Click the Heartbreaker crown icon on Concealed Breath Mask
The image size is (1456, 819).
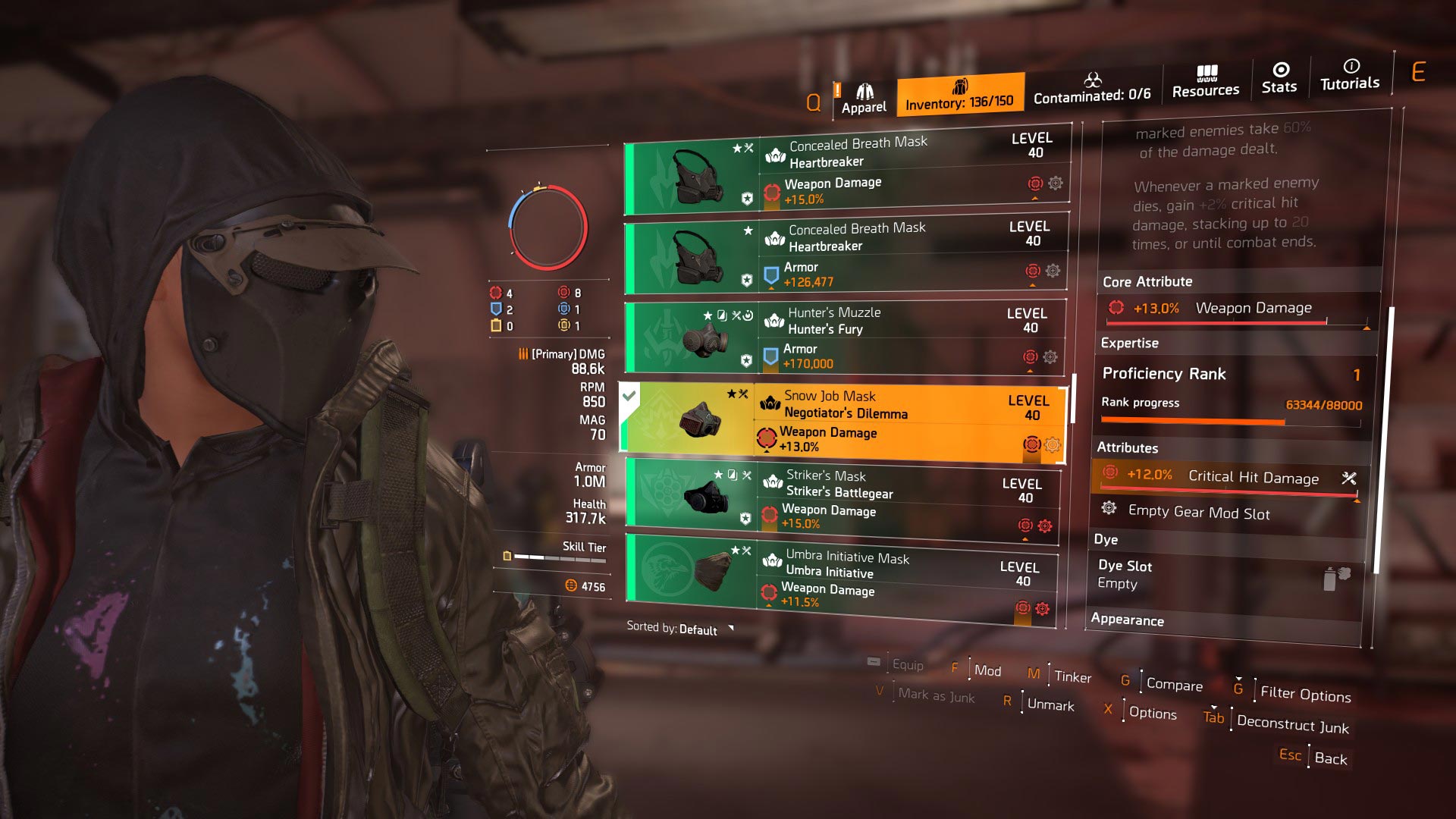[774, 154]
